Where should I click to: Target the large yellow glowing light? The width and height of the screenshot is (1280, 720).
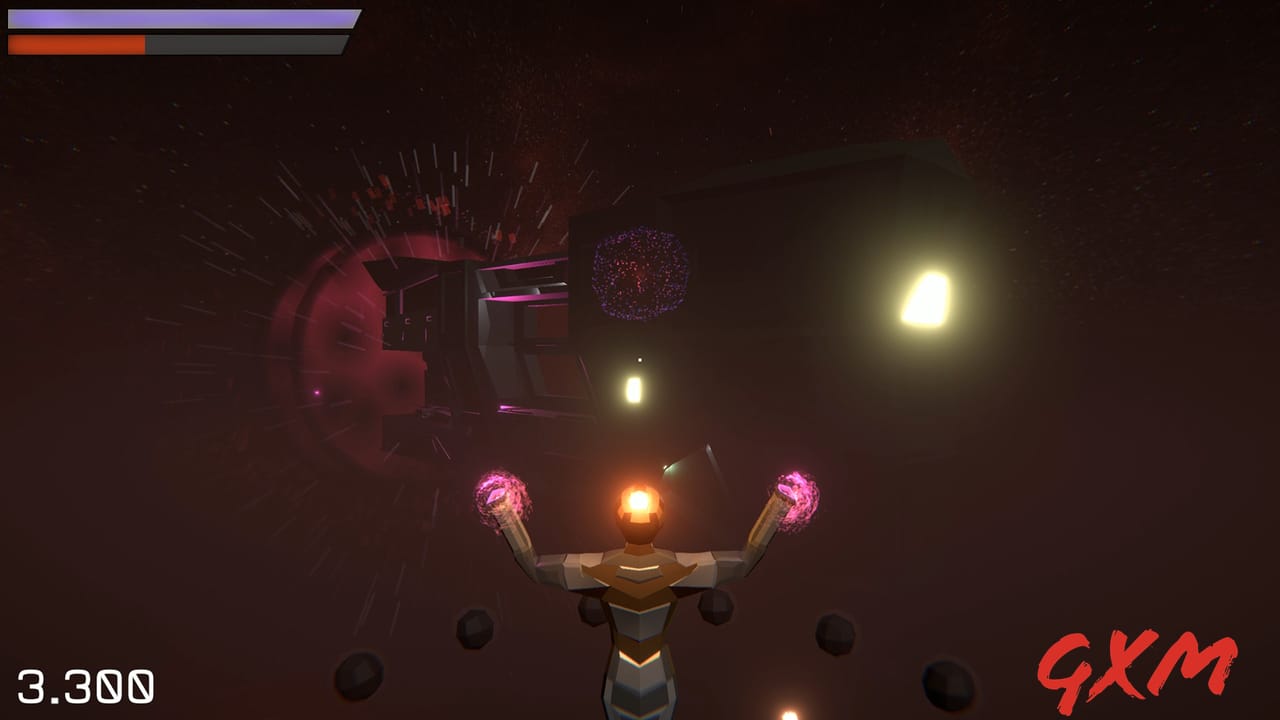point(925,300)
